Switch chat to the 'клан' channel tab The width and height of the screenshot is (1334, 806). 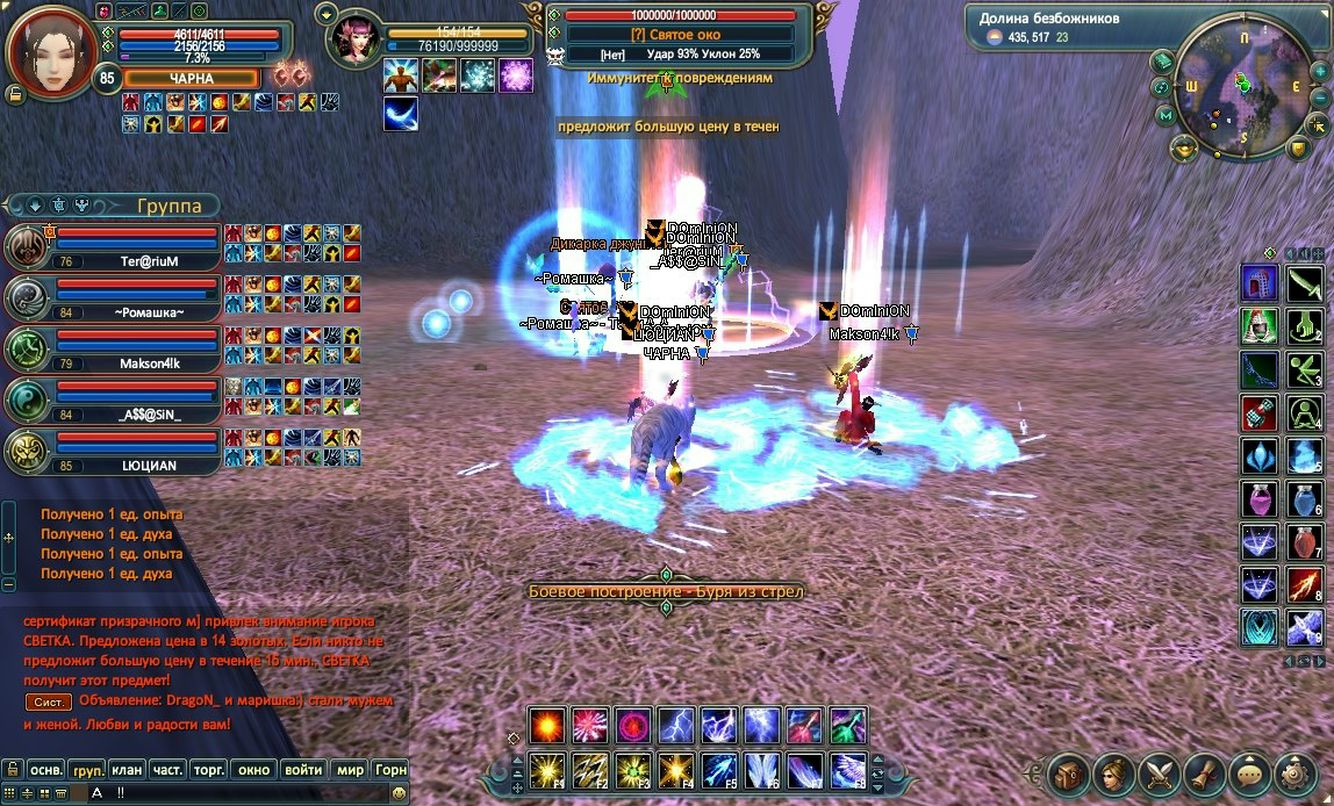click(x=127, y=770)
